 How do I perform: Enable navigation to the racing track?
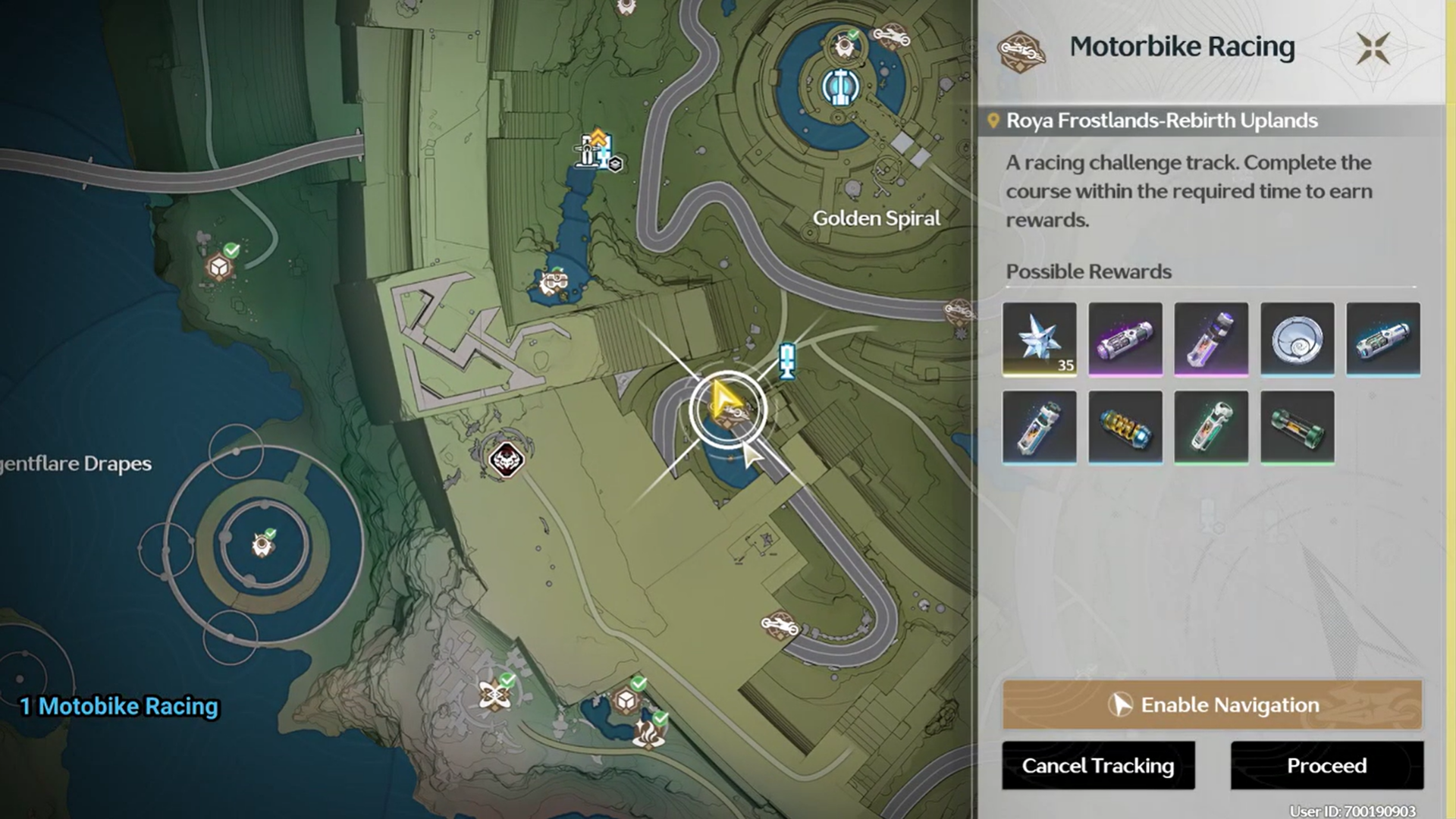1212,704
